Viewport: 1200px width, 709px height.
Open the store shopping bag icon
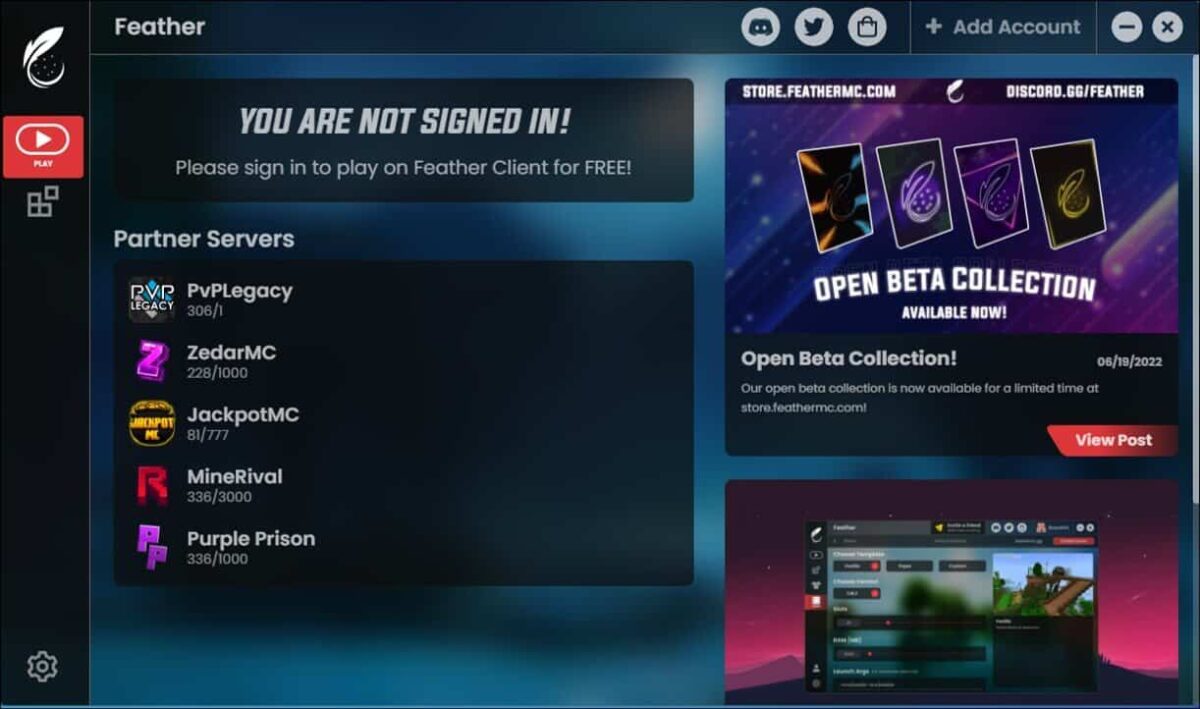[x=867, y=27]
